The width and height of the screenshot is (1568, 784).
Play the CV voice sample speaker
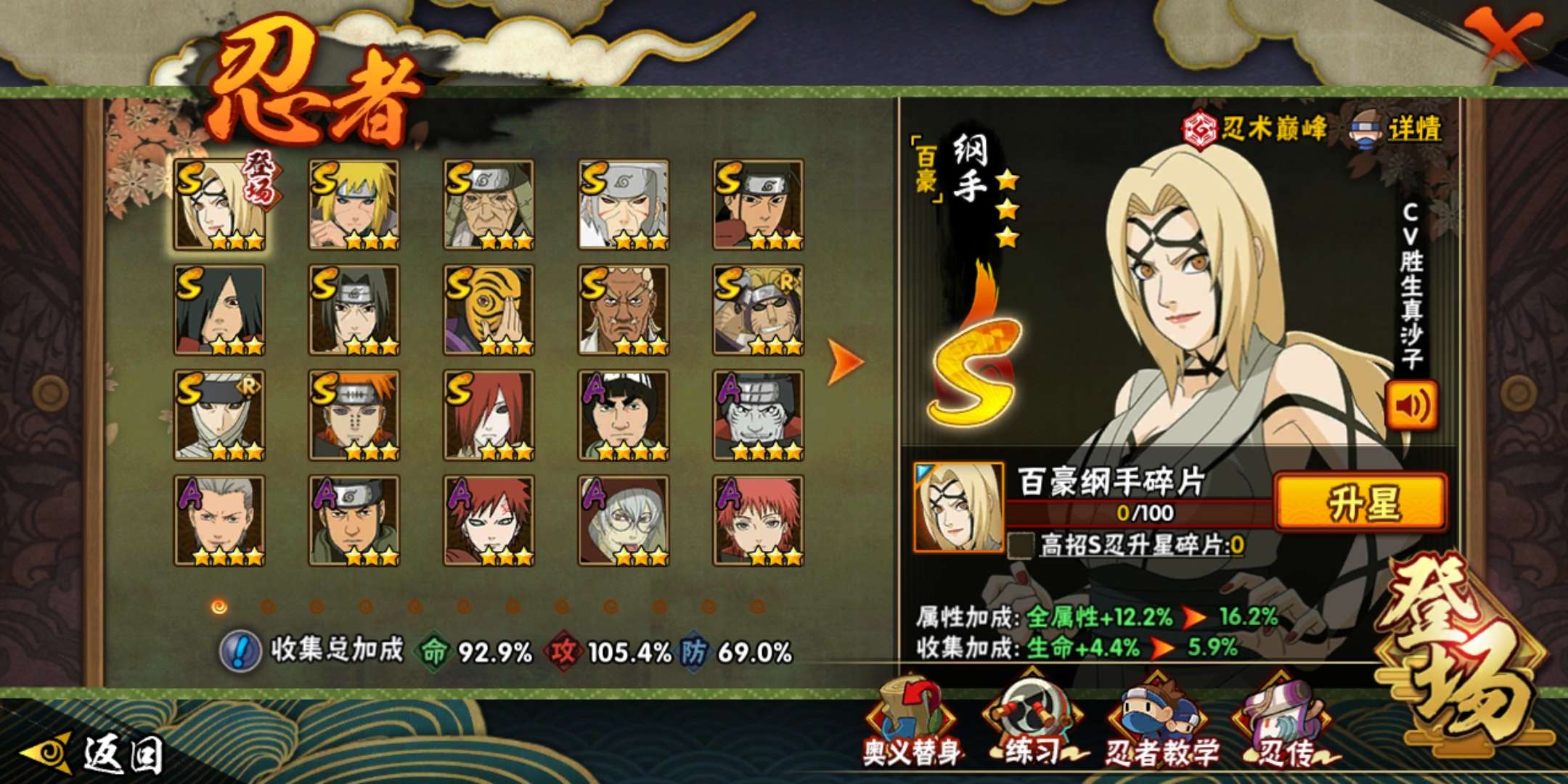[x=1411, y=405]
